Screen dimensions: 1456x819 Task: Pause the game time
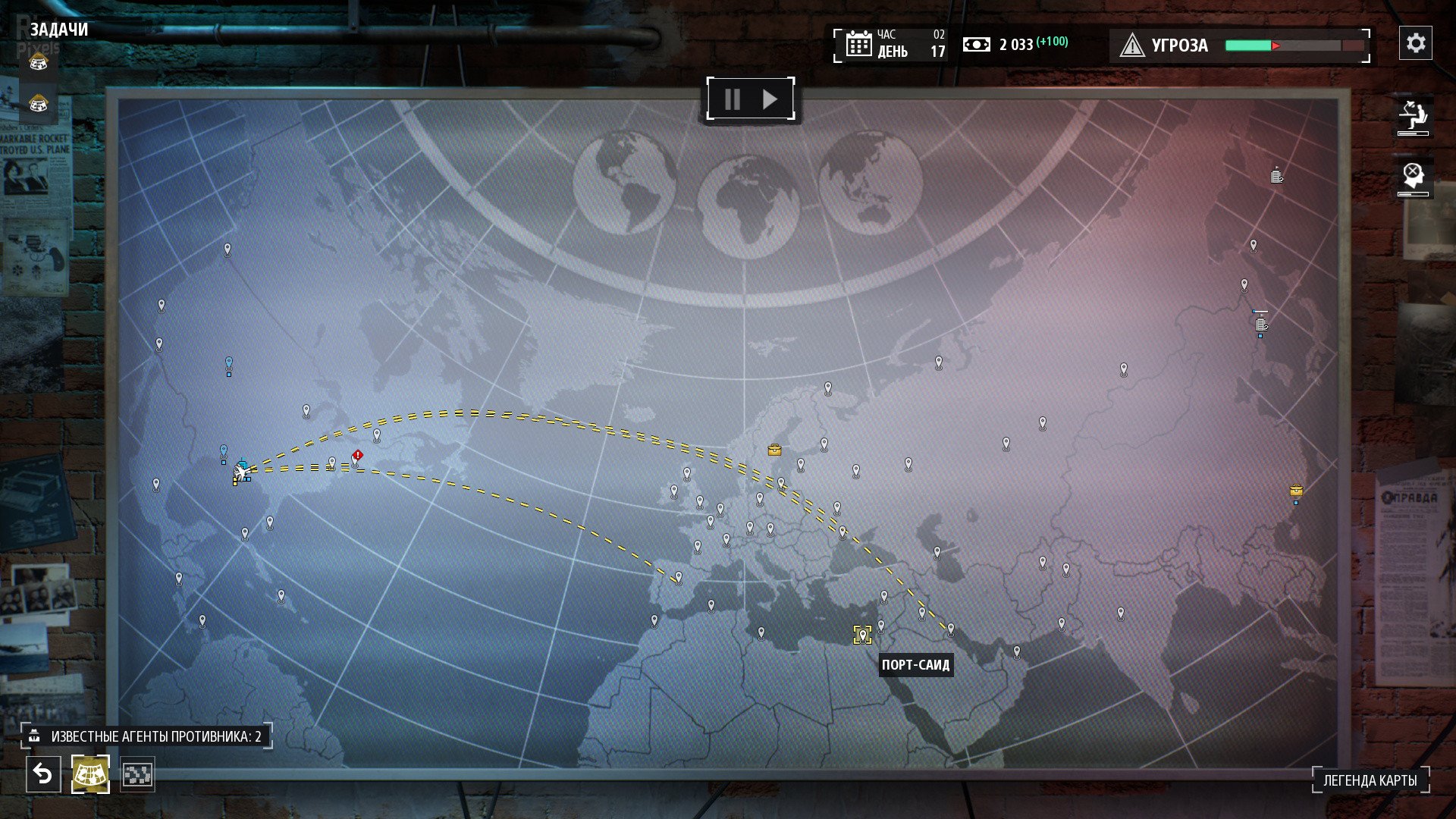(x=732, y=99)
